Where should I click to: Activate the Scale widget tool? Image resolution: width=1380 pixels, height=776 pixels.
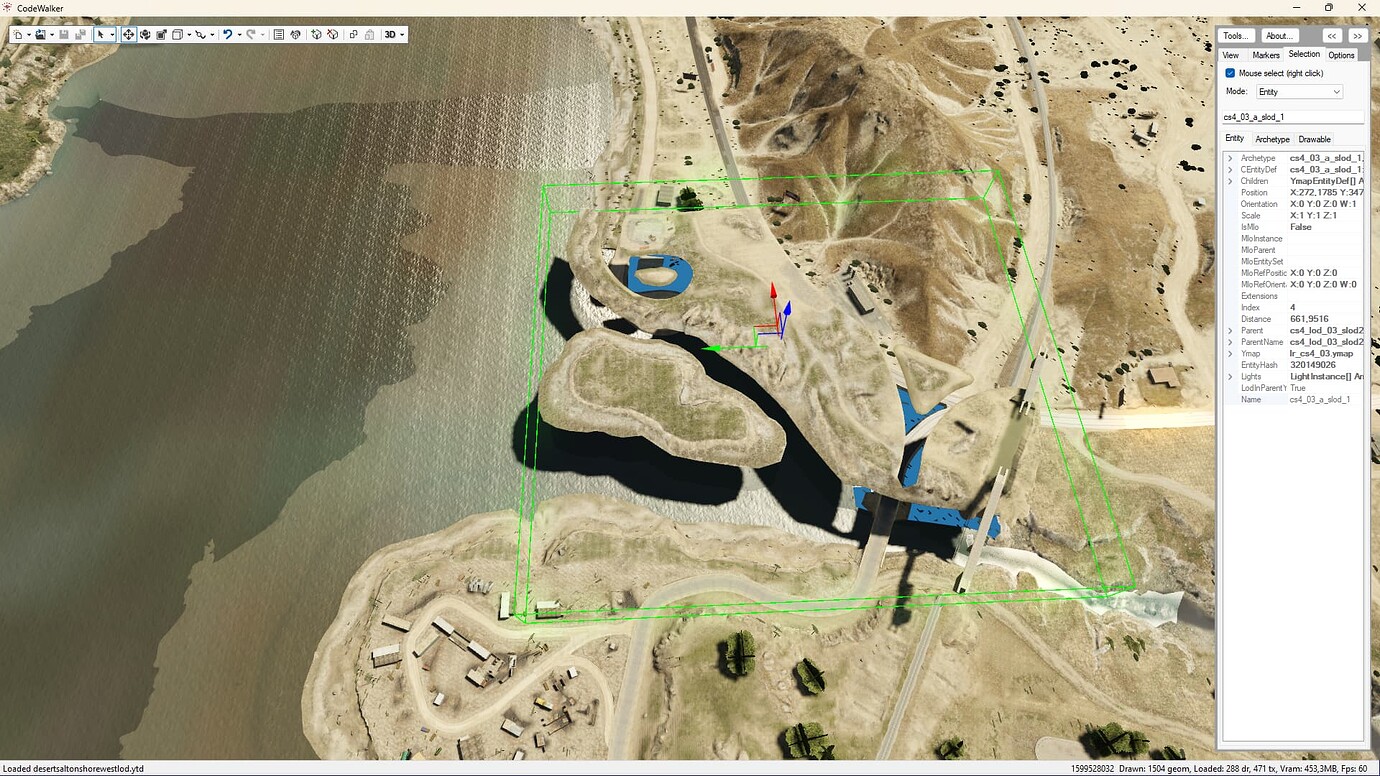pyautogui.click(x=161, y=34)
